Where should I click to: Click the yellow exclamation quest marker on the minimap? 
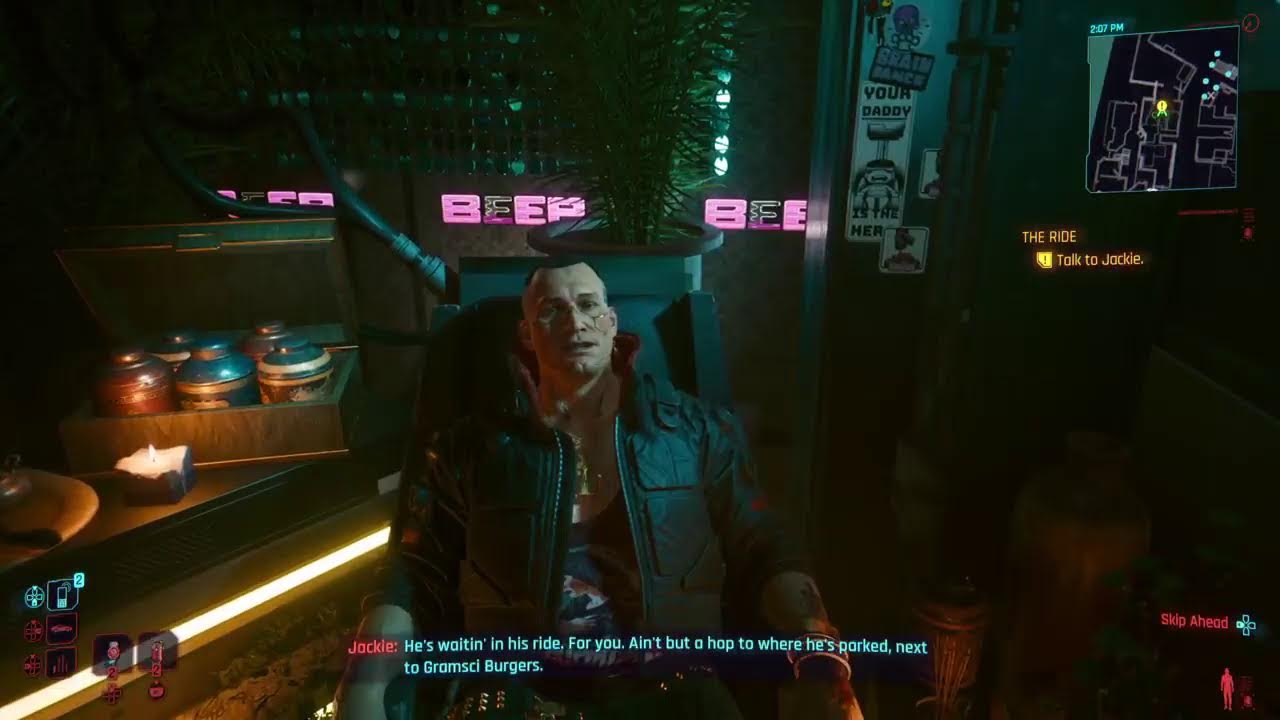coord(1162,105)
